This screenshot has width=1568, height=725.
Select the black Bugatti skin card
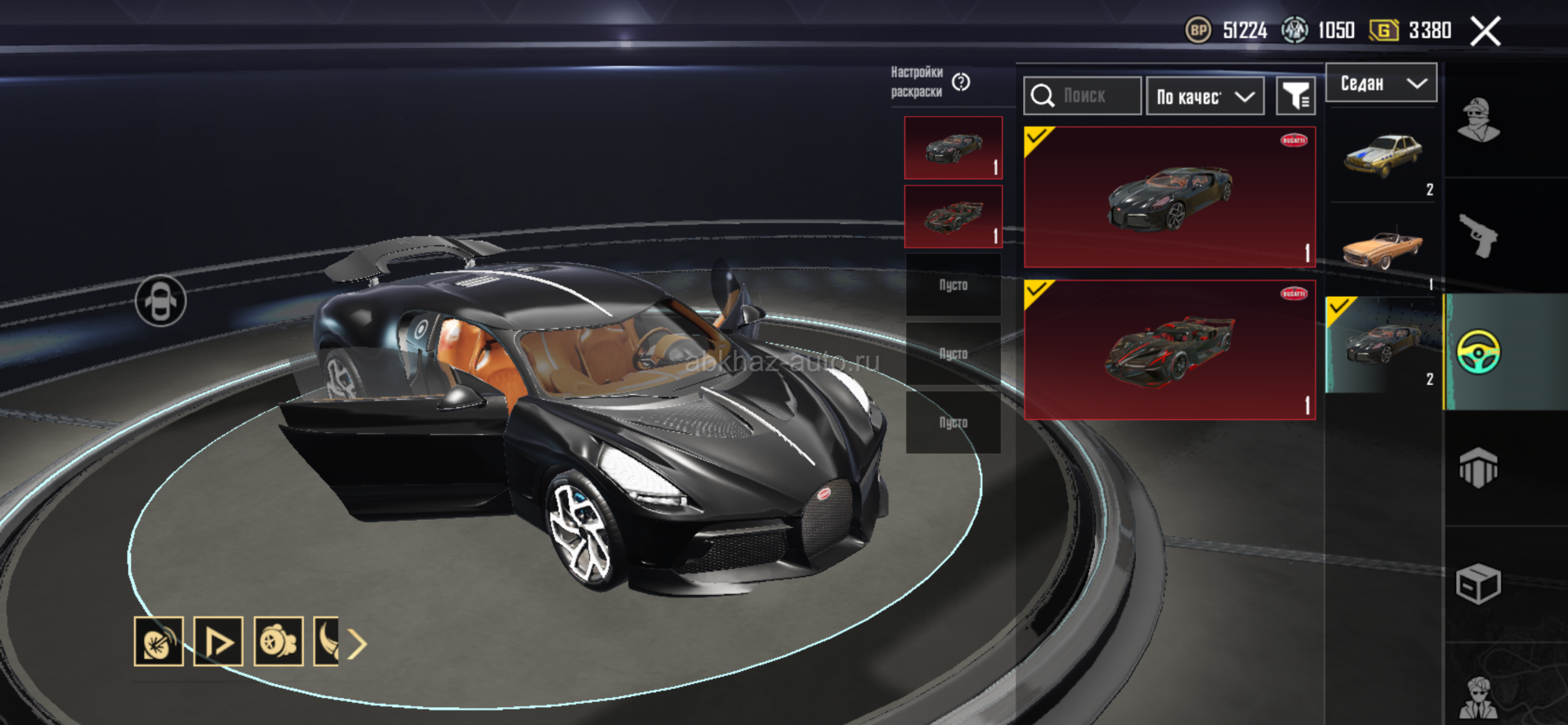click(x=1169, y=197)
